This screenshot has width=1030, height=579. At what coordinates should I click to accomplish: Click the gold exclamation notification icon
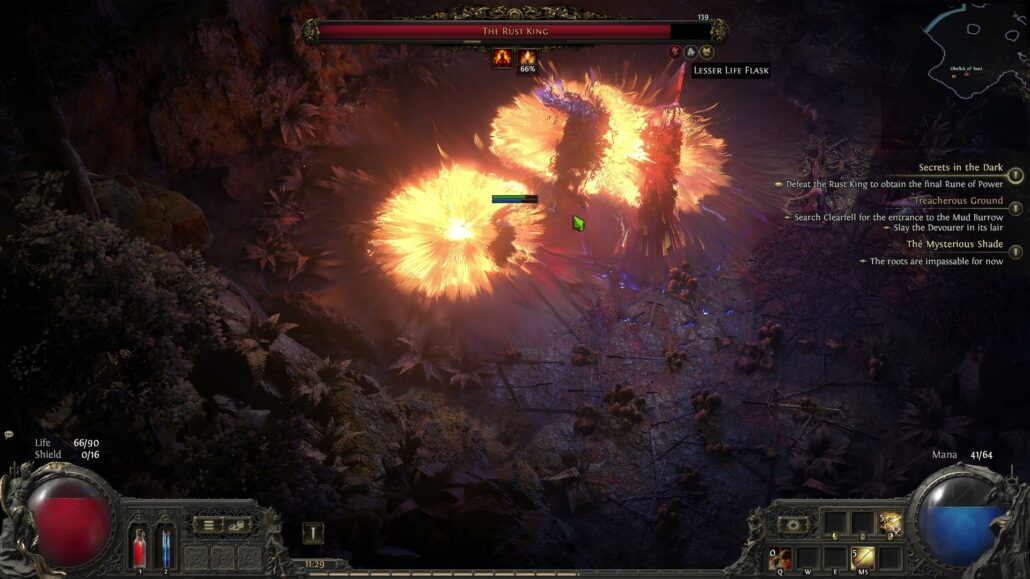(x=313, y=533)
